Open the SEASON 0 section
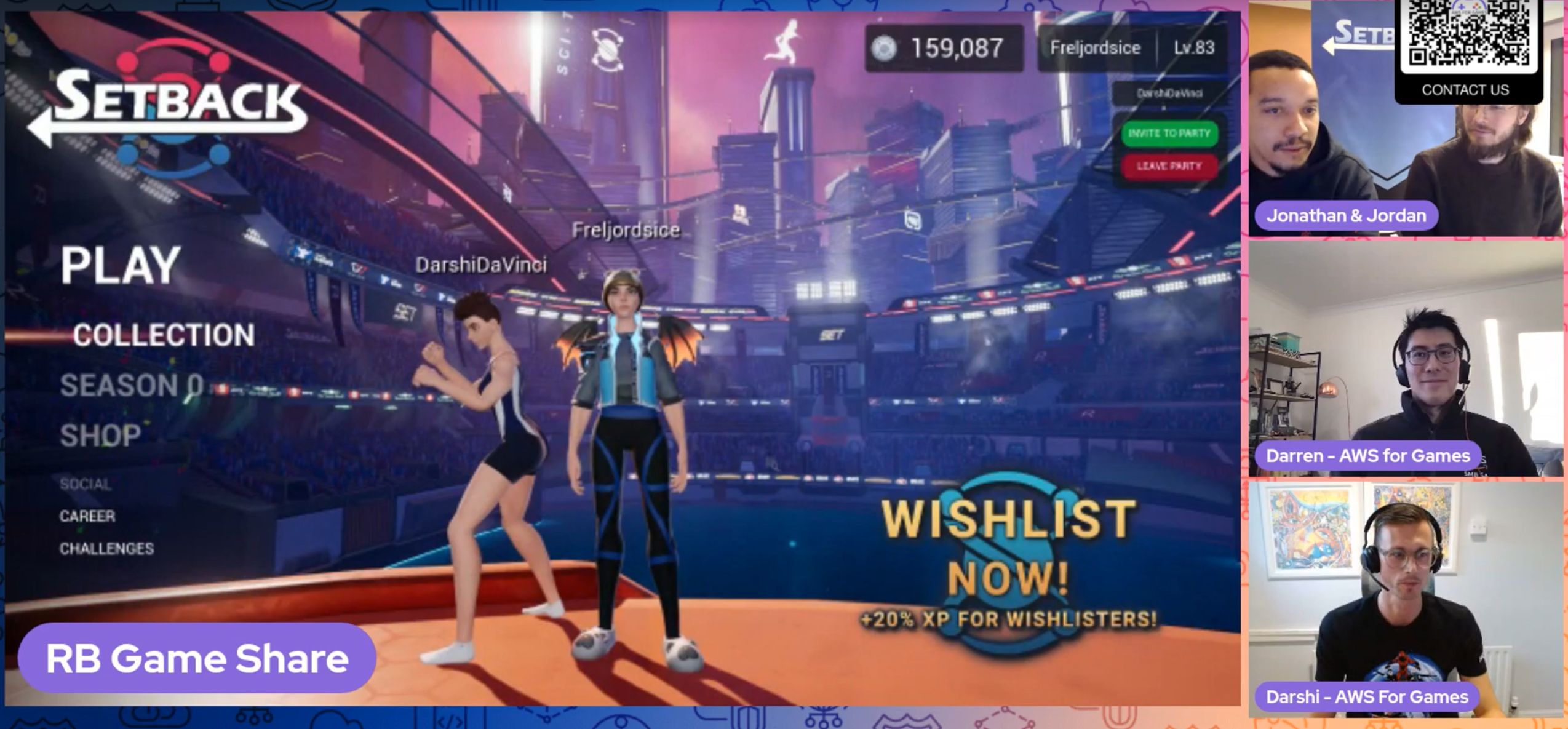The height and width of the screenshot is (729, 1568). point(132,386)
